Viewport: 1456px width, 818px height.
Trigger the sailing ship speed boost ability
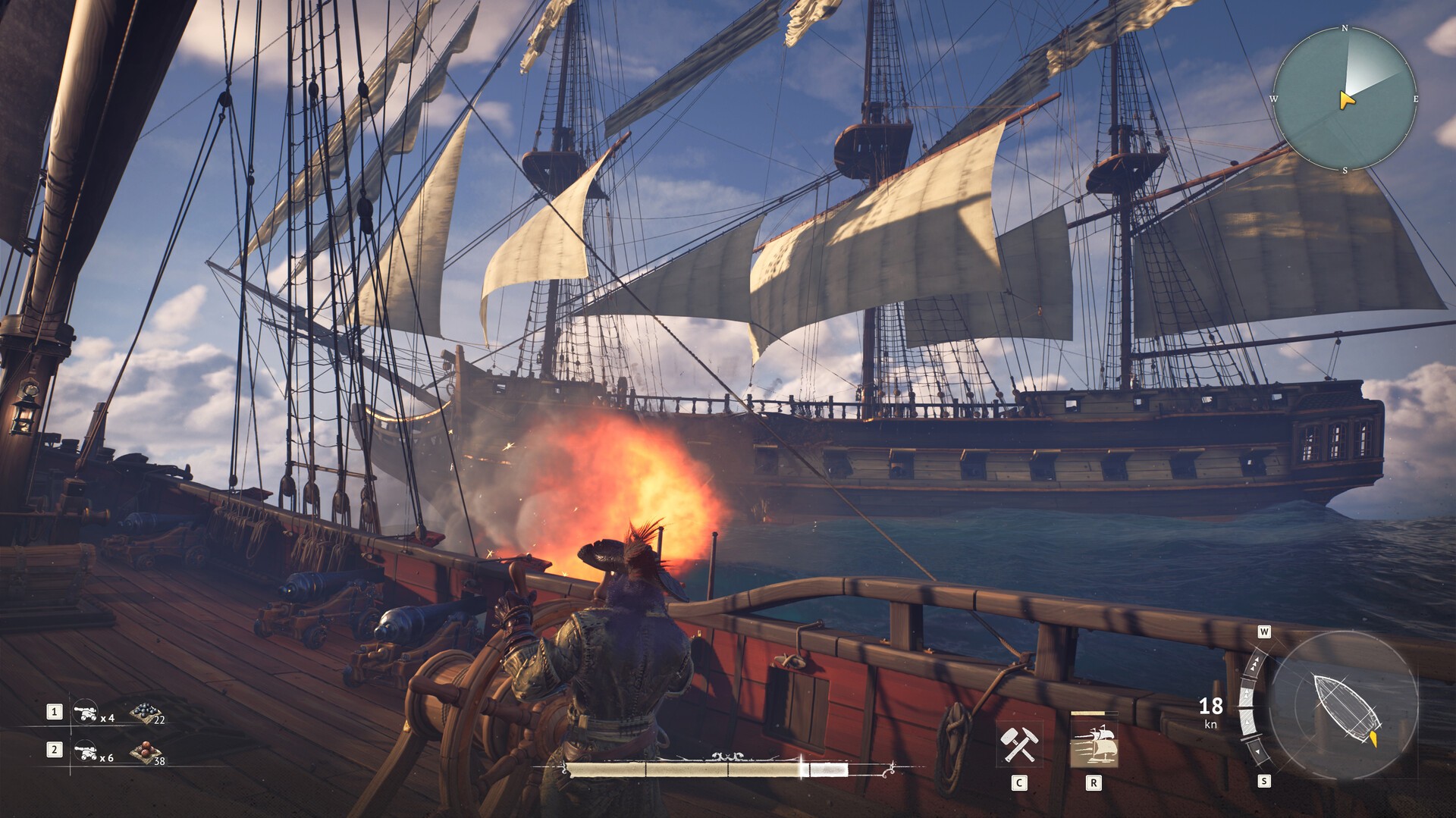[x=1093, y=746]
